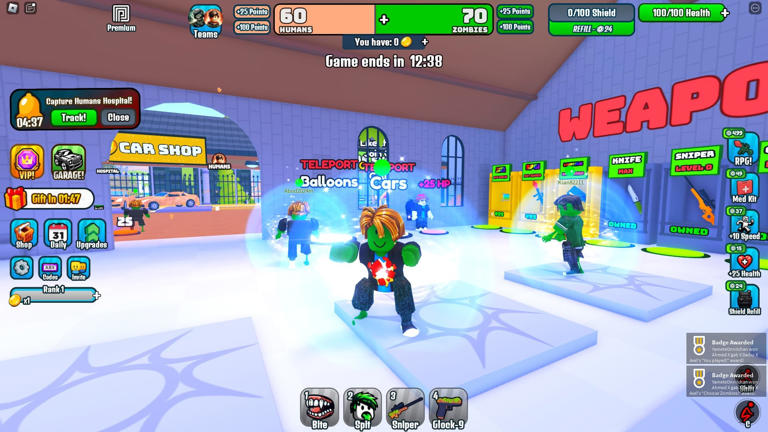Equip the Glock-9 pistol slot
Image resolution: width=768 pixels, height=432 pixels.
click(x=448, y=408)
